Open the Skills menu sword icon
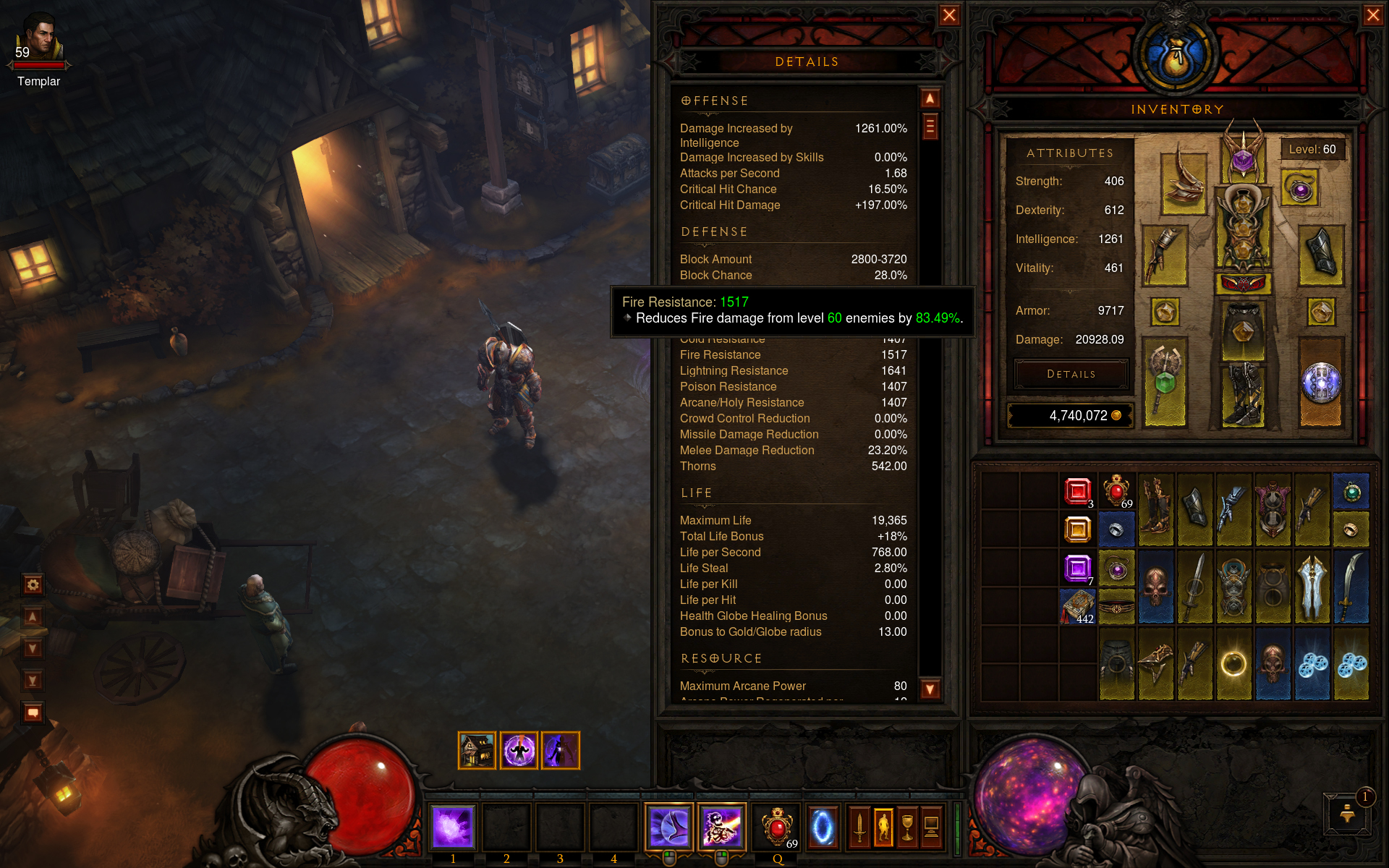1389x868 pixels. click(x=859, y=826)
